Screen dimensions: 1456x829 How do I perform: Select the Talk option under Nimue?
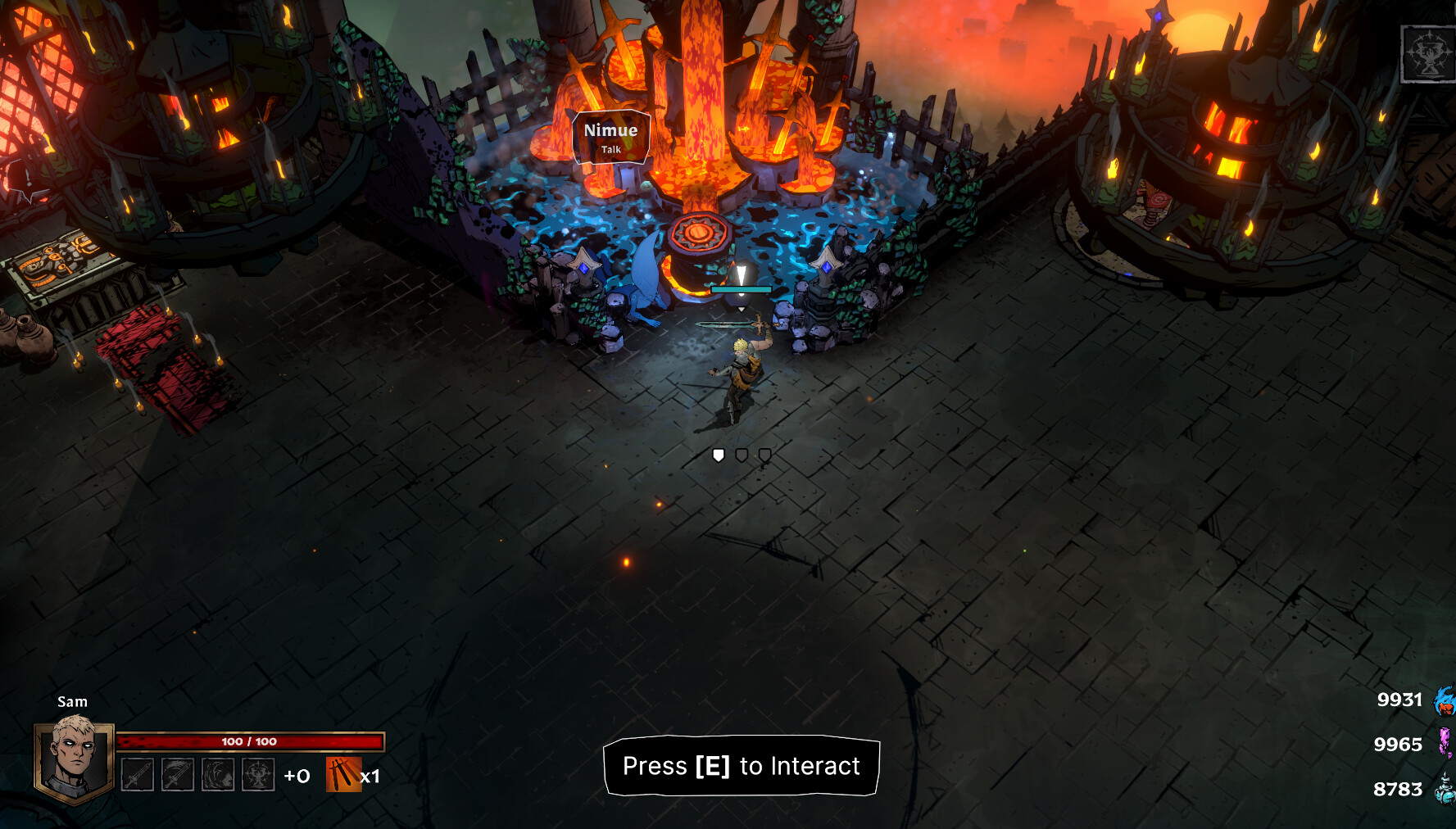point(610,149)
